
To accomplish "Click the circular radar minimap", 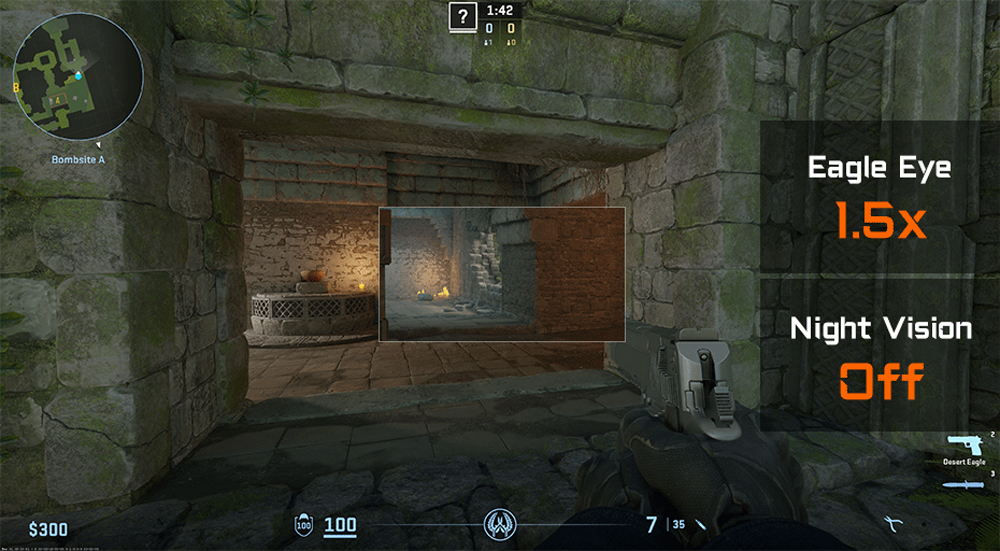I will pos(78,78).
